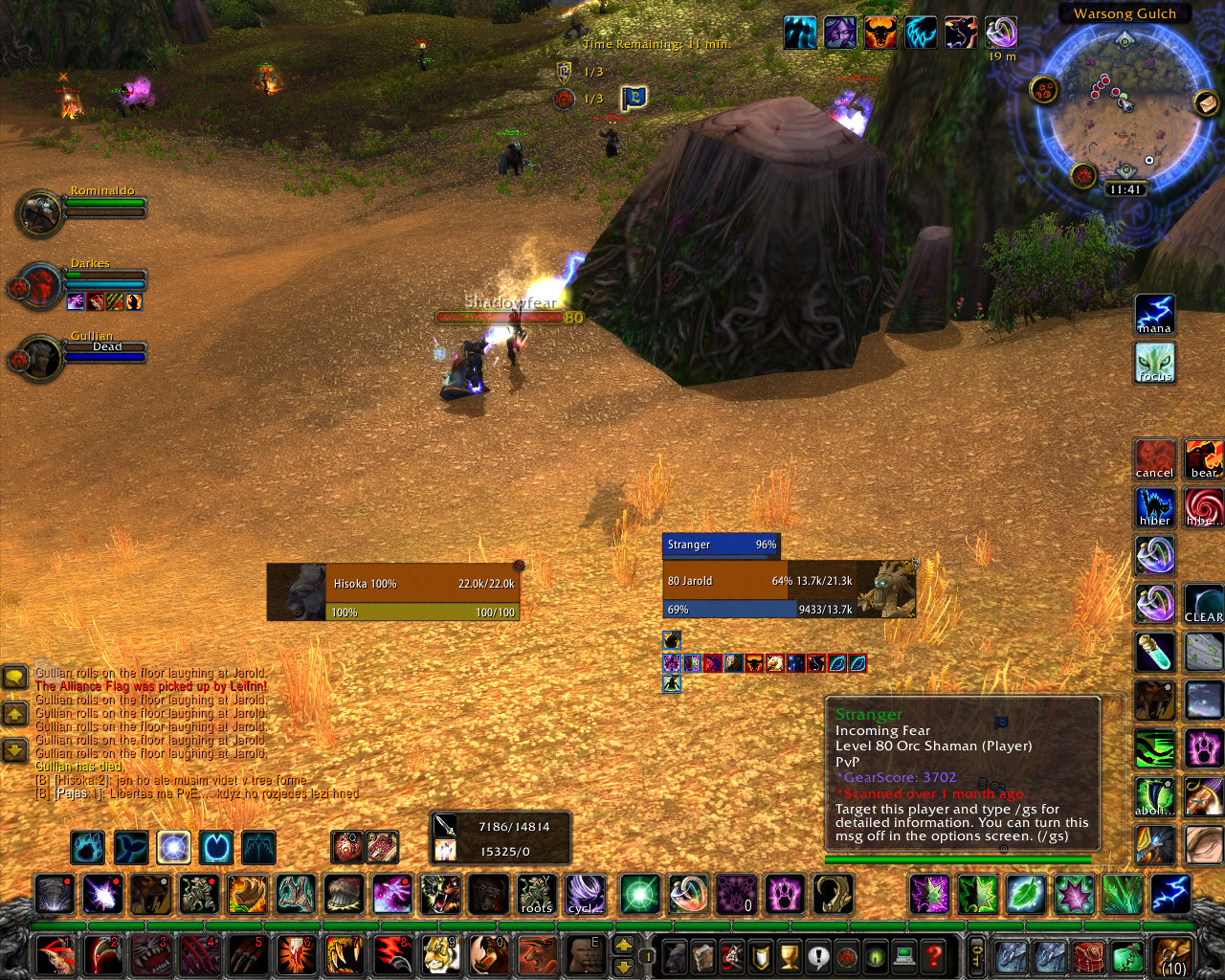Open the key ring button

[976, 955]
